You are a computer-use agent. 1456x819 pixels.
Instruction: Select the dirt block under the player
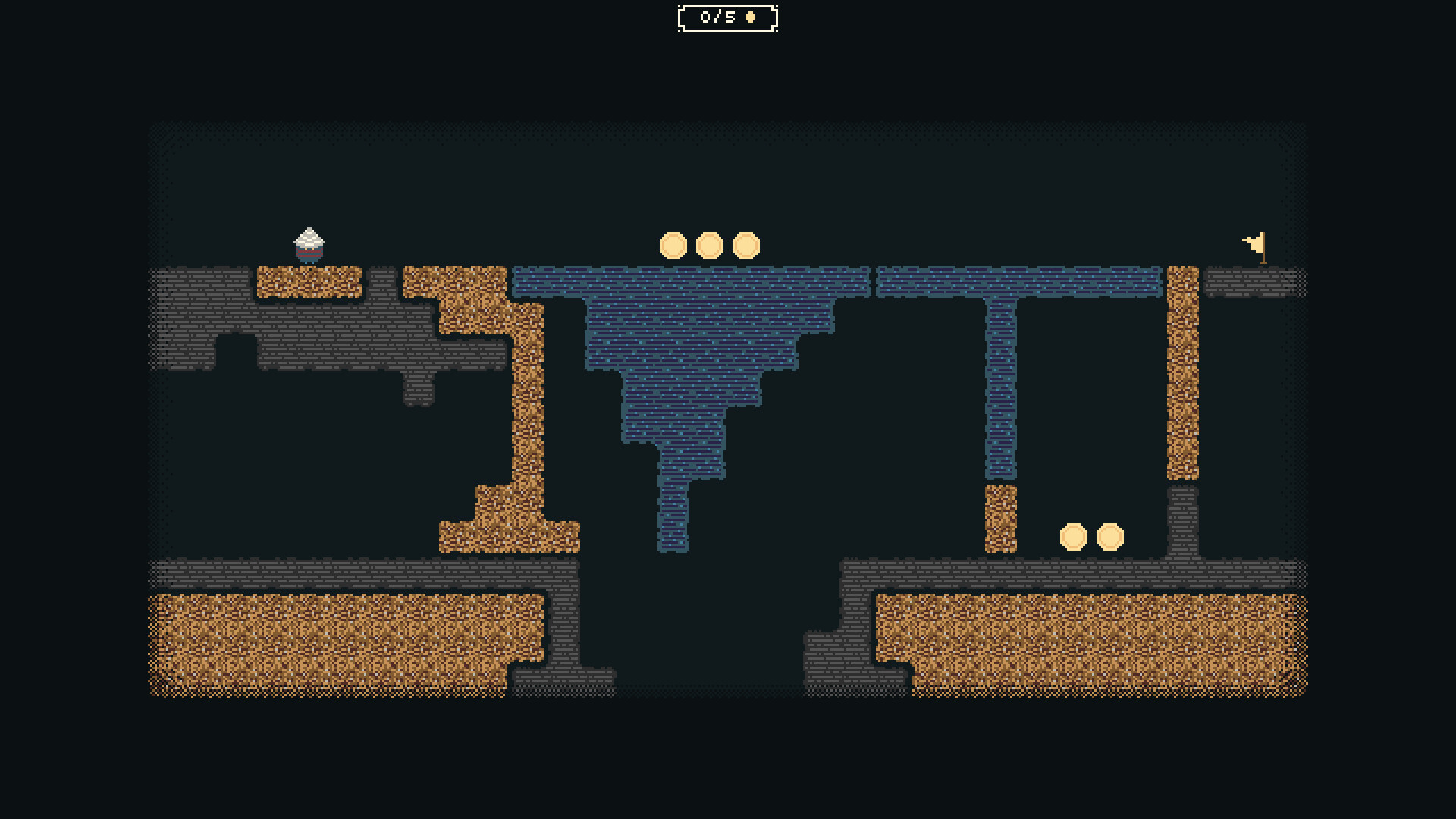tap(309, 282)
